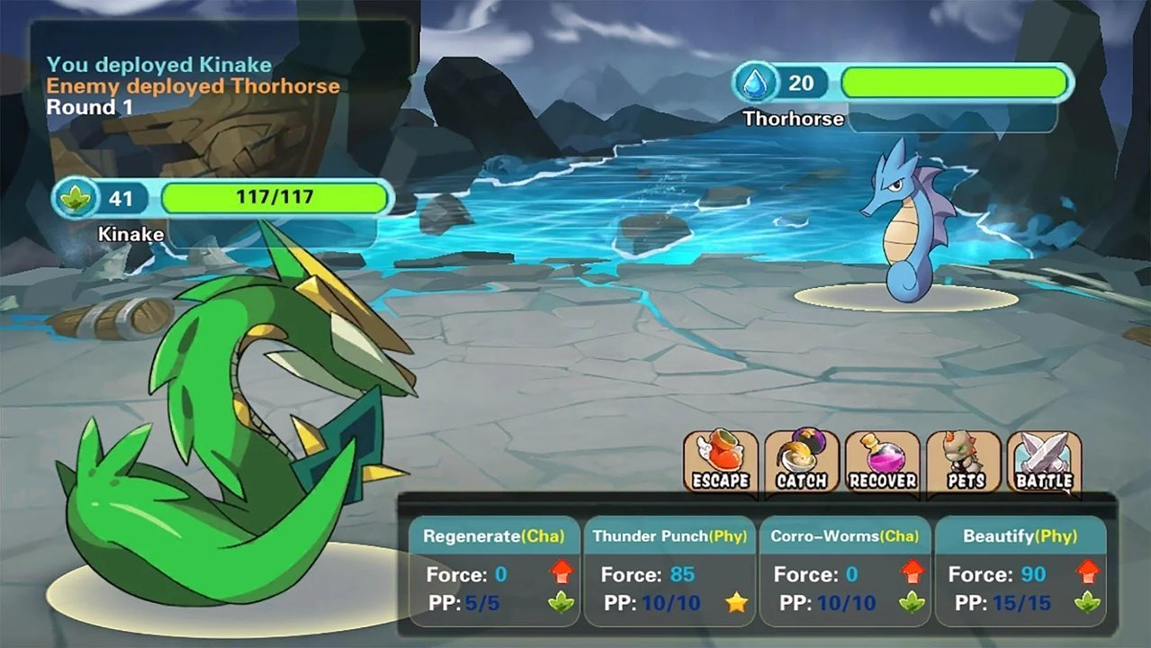Open the Recover potion menu
Viewport: 1151px width, 648px height.
(882, 462)
